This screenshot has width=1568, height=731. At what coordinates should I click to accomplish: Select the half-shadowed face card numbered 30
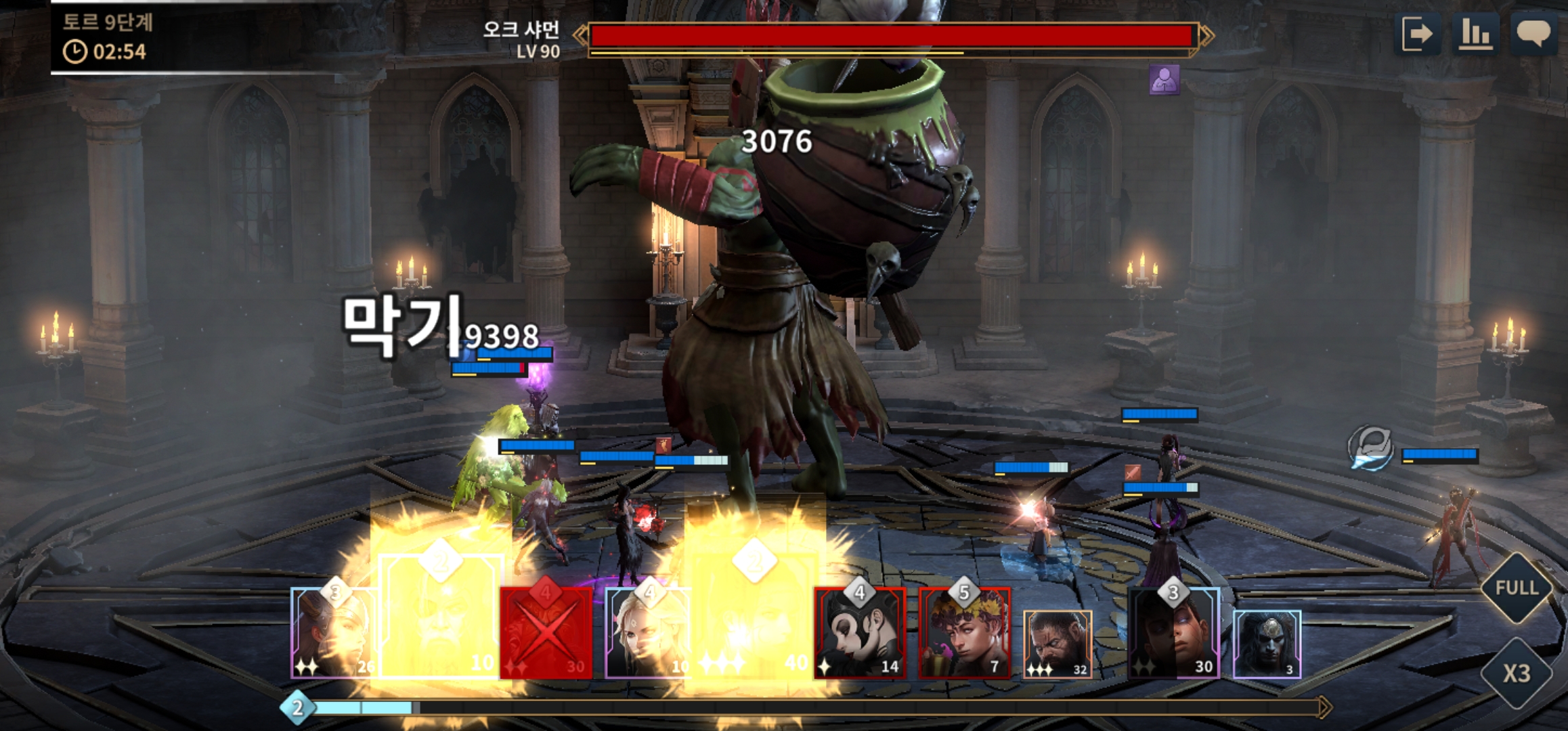1173,633
